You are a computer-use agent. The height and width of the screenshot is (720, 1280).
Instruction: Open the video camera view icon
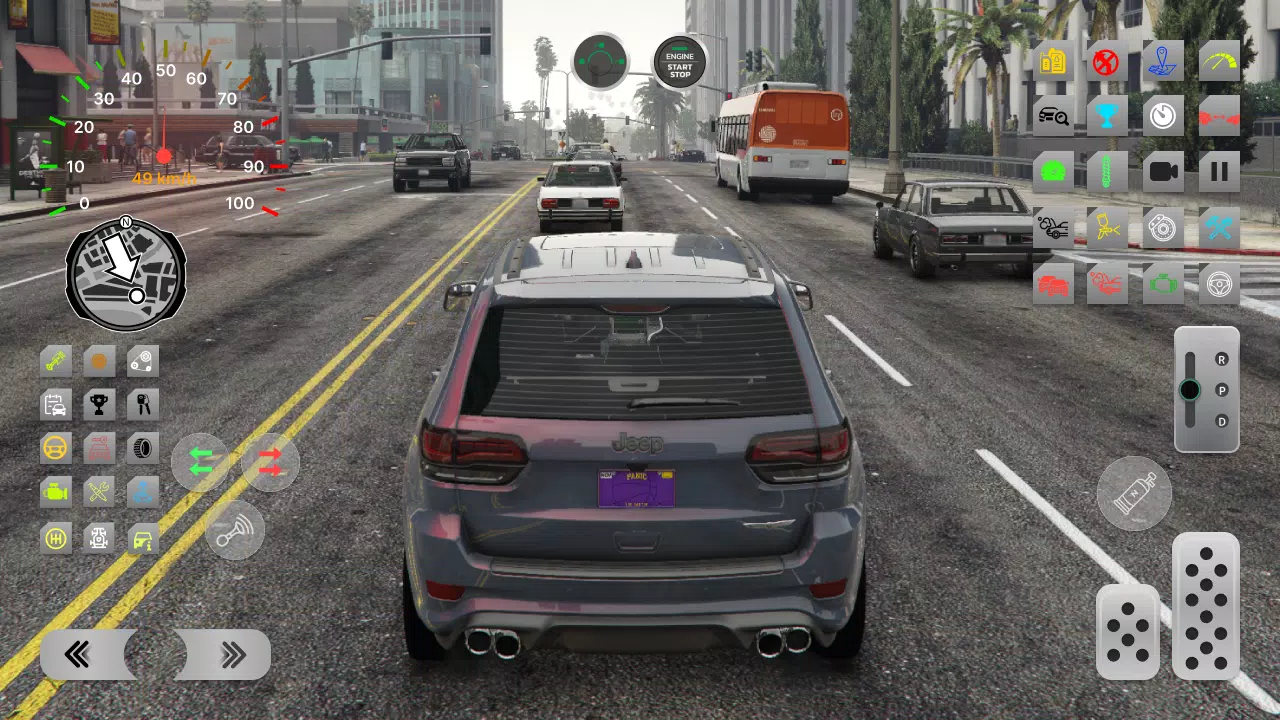coord(1164,171)
